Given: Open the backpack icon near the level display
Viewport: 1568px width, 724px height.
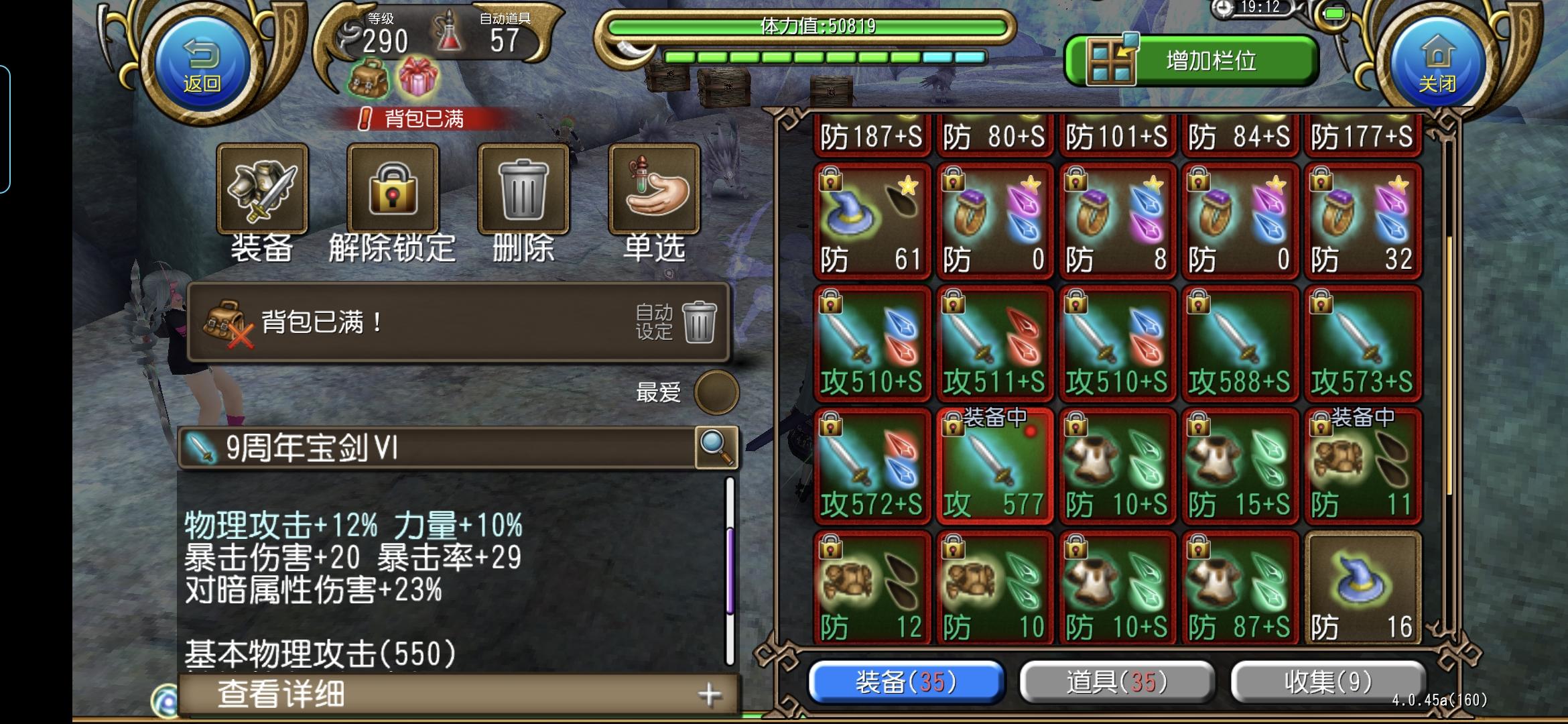Looking at the screenshot, I should (x=368, y=78).
